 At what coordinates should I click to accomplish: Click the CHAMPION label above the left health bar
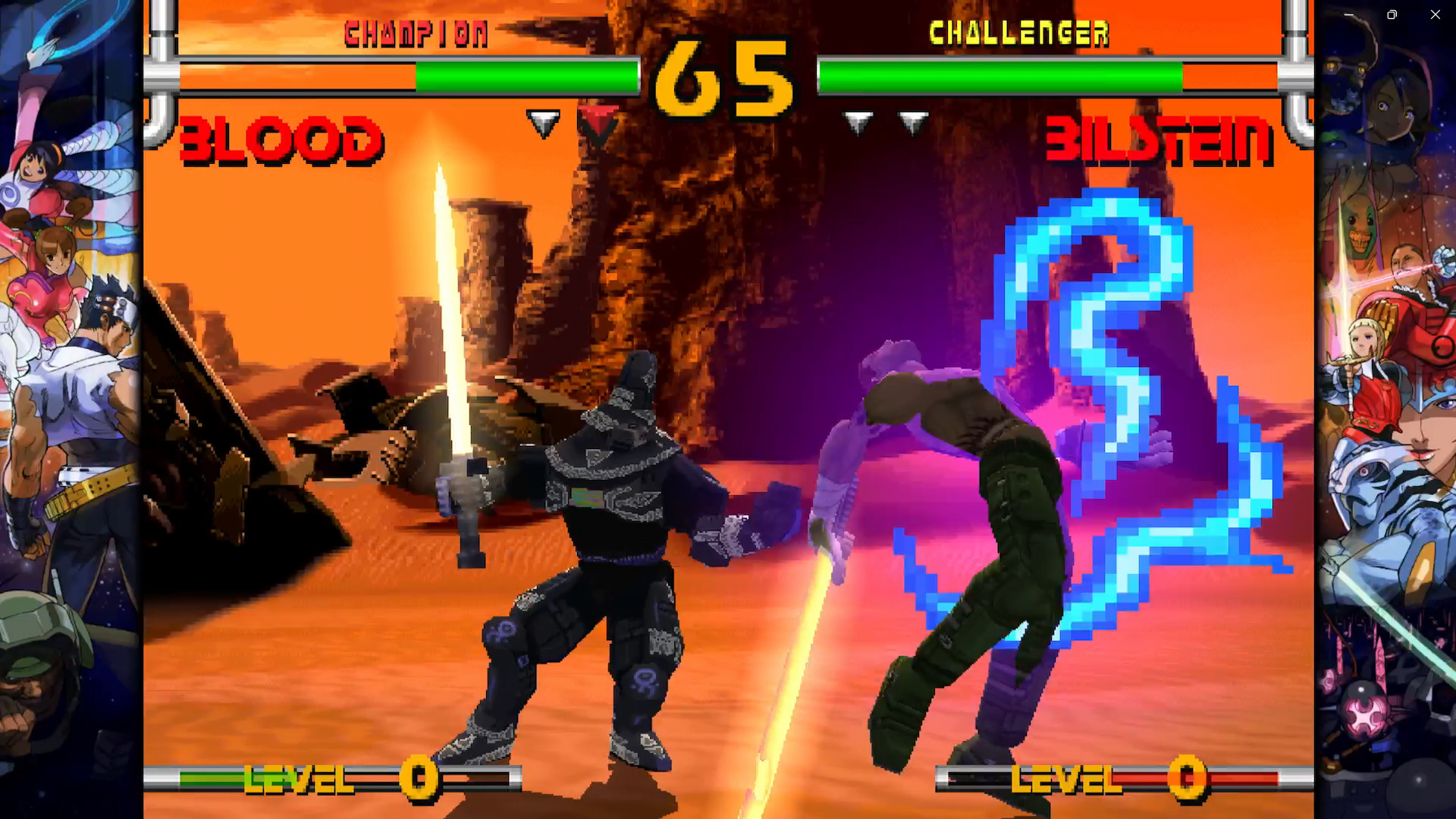pyautogui.click(x=418, y=33)
